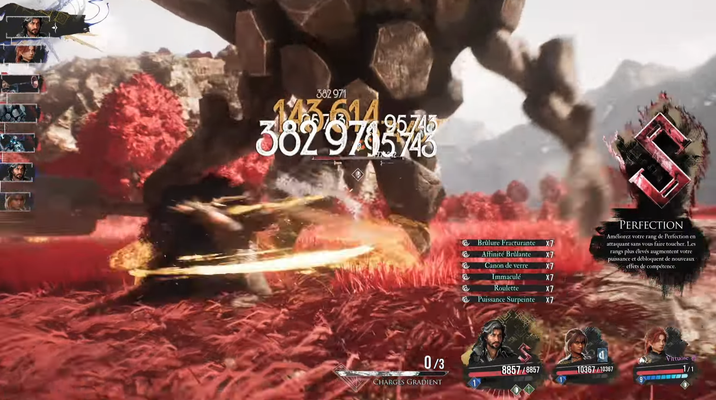Click the top portrait in the turn order
Image resolution: width=716 pixels, height=400 pixels.
coord(22,24)
